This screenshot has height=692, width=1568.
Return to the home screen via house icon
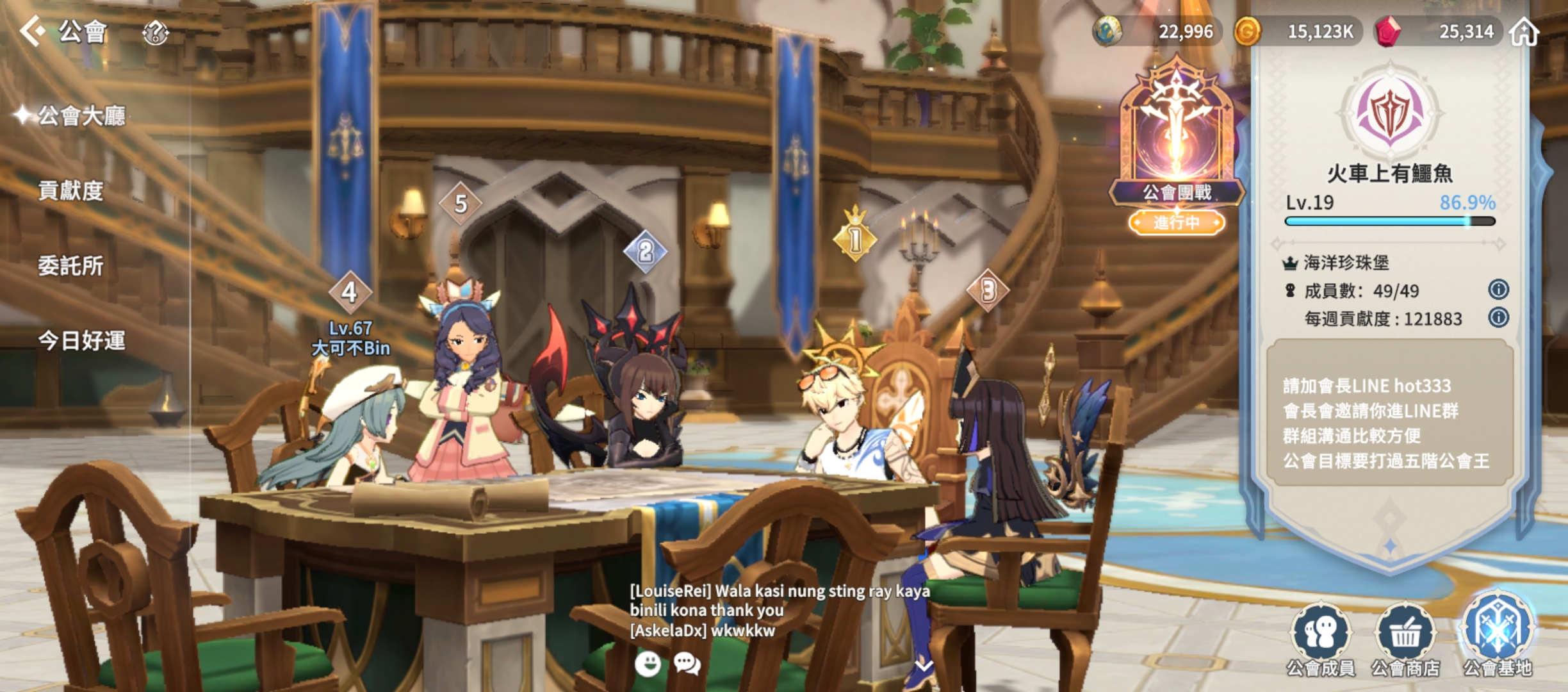1524,31
